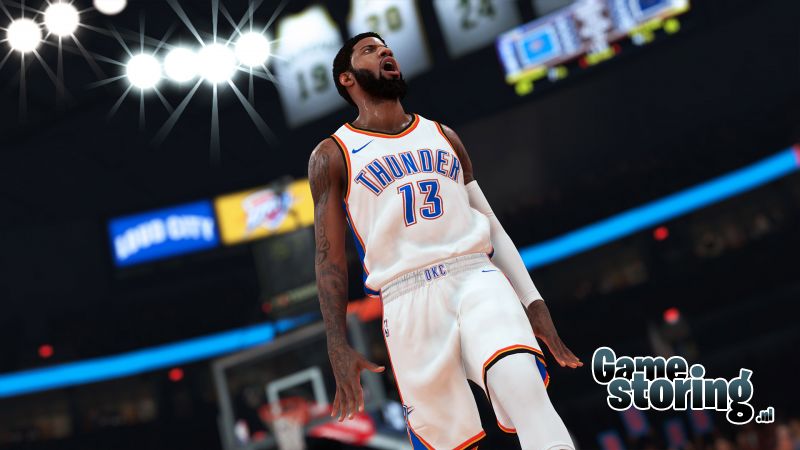The height and width of the screenshot is (450, 800).
Task: Click the GameStoring.nl watermark logo
Action: coord(681,384)
